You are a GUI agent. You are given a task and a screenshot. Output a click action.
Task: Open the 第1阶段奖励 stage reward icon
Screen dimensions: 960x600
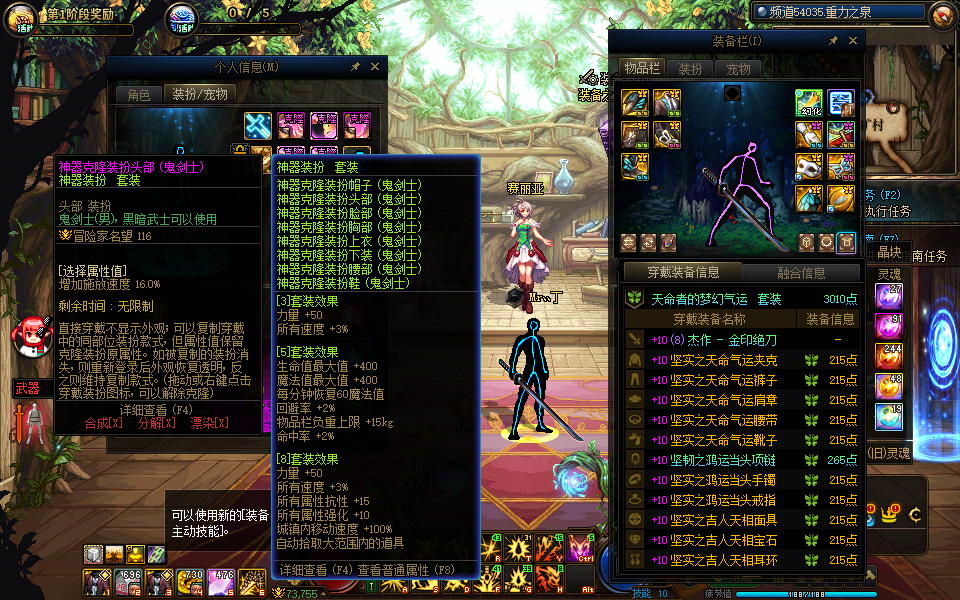coord(22,17)
